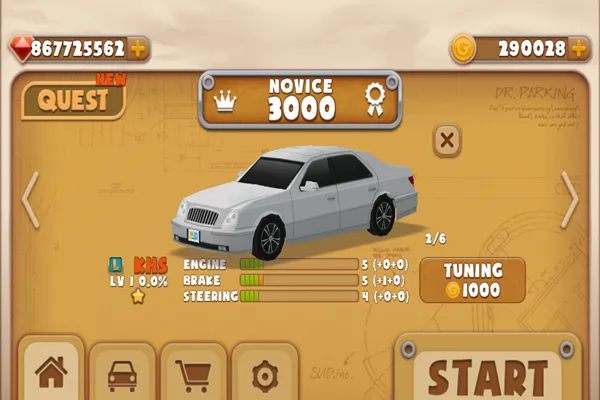Open the Novice 3000 rank panel
600x400 pixels.
300,99
